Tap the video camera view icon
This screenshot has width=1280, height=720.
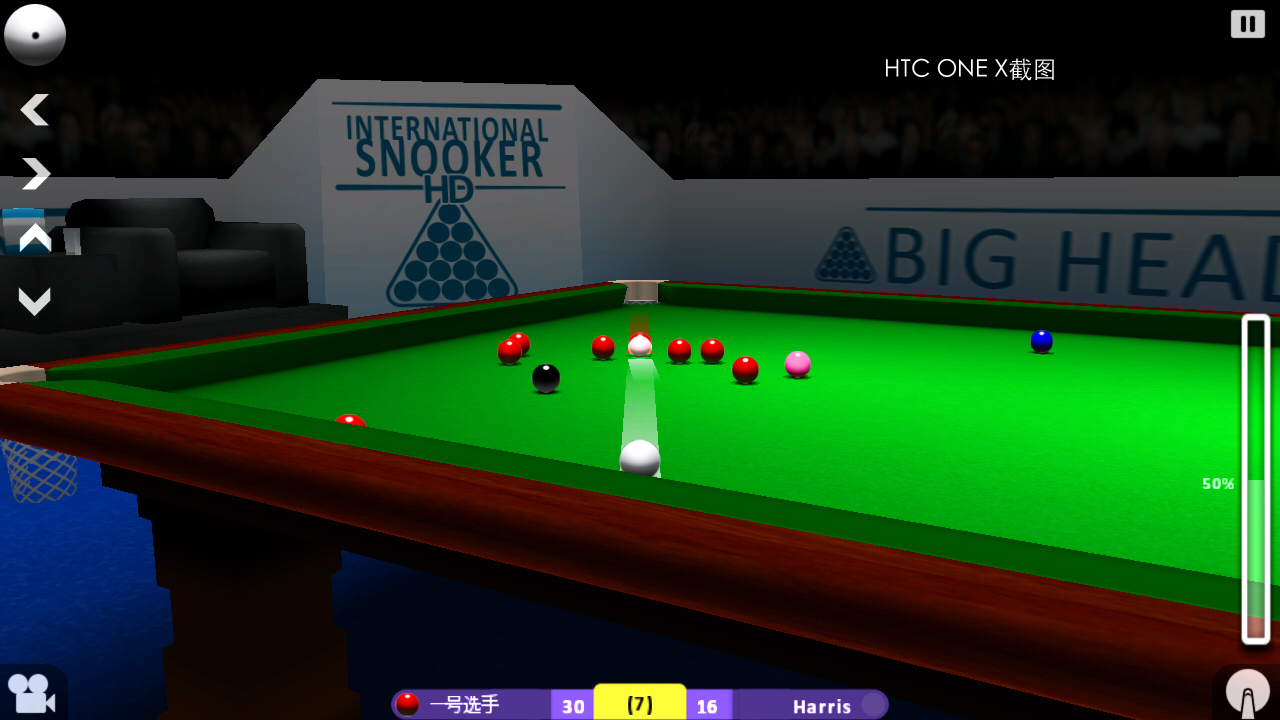click(x=30, y=692)
